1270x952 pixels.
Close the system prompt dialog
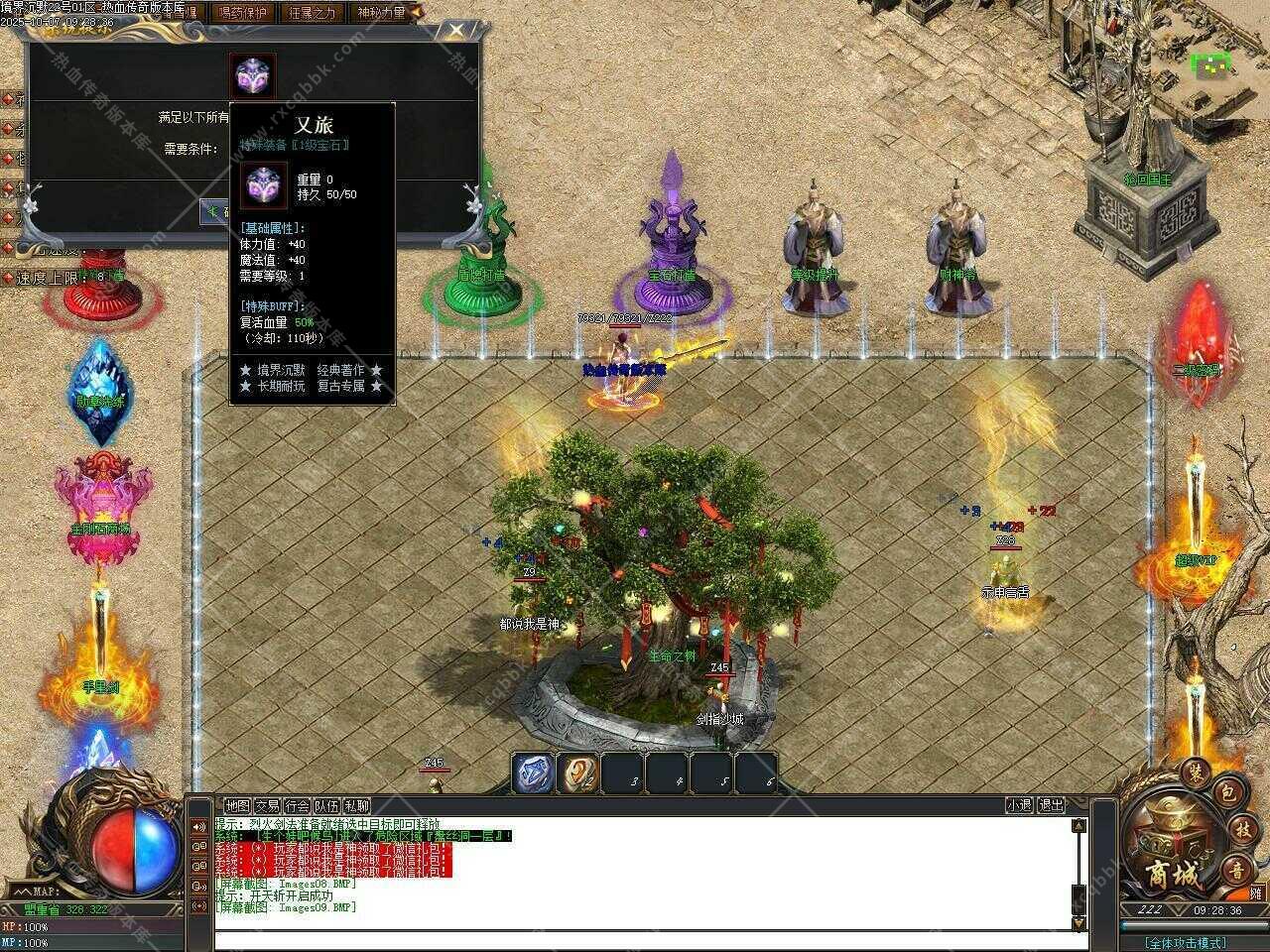(454, 30)
